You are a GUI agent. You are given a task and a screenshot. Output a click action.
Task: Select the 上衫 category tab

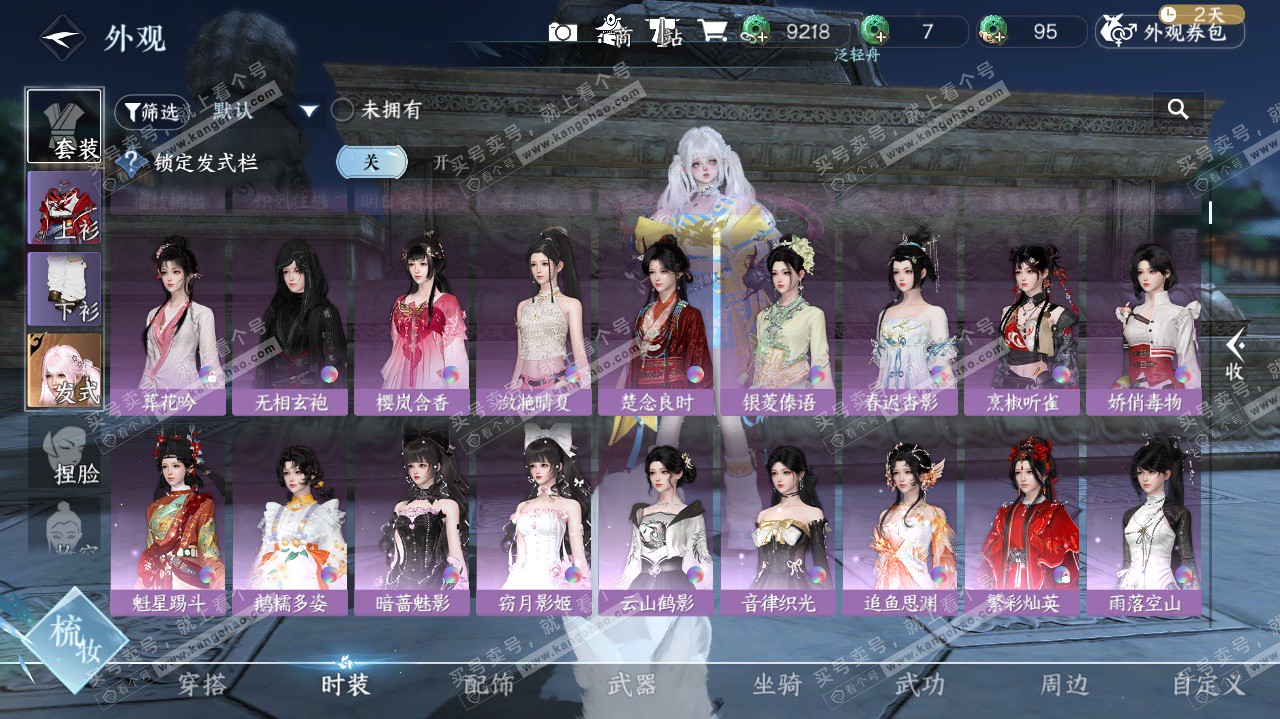pos(65,208)
